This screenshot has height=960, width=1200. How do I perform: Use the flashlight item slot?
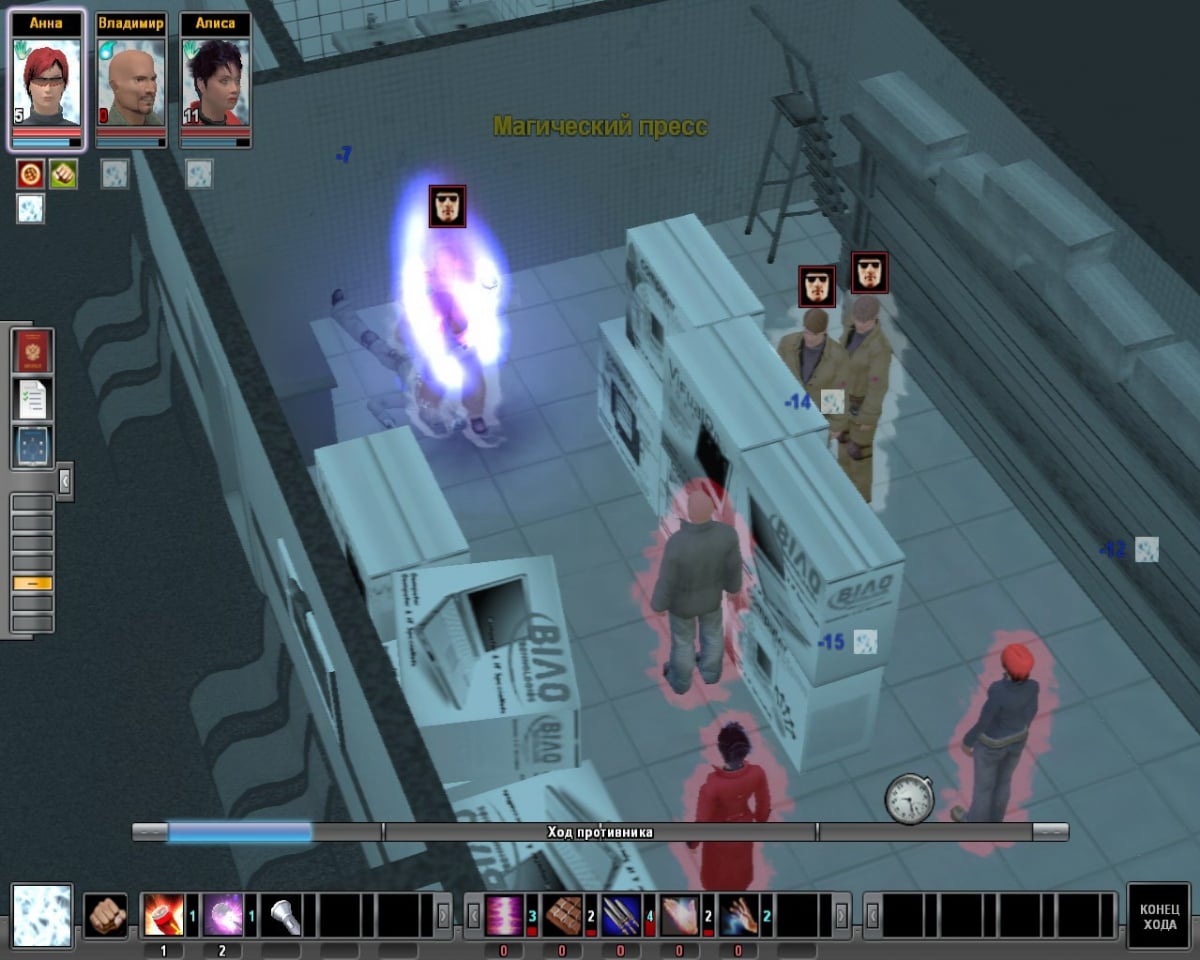281,915
